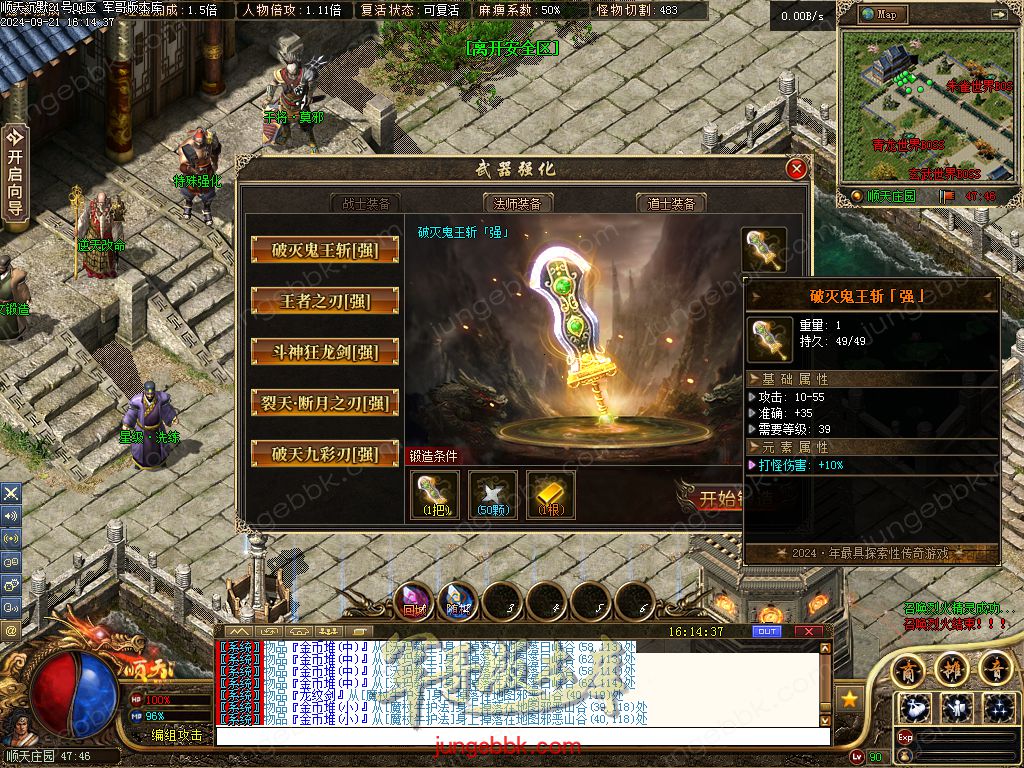Use the 回城 return-to-town hotbar item
Screen dimensions: 1024x768
click(x=414, y=600)
